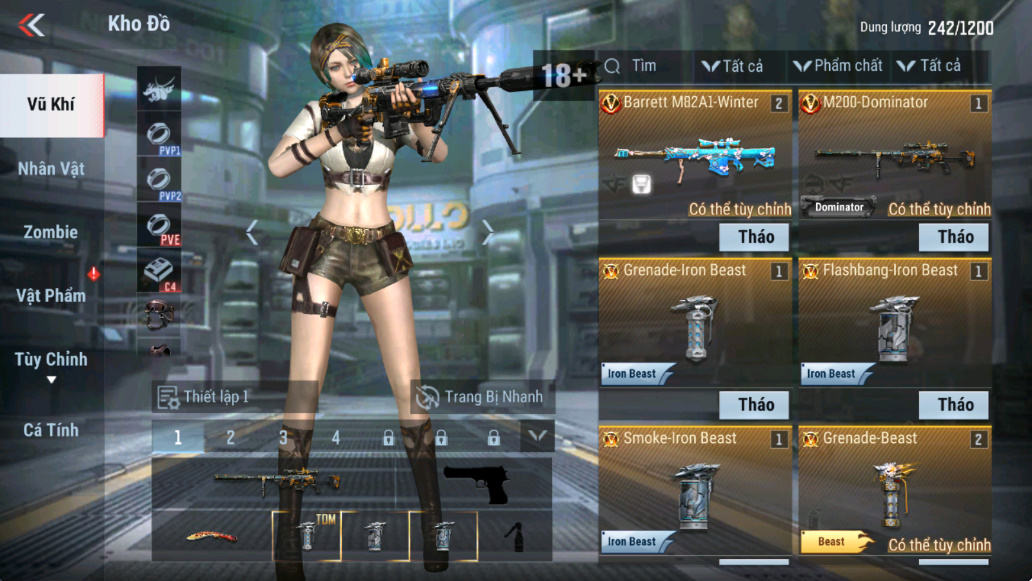Unequip Barrett M82A1-Winter with Tháo

(755, 237)
